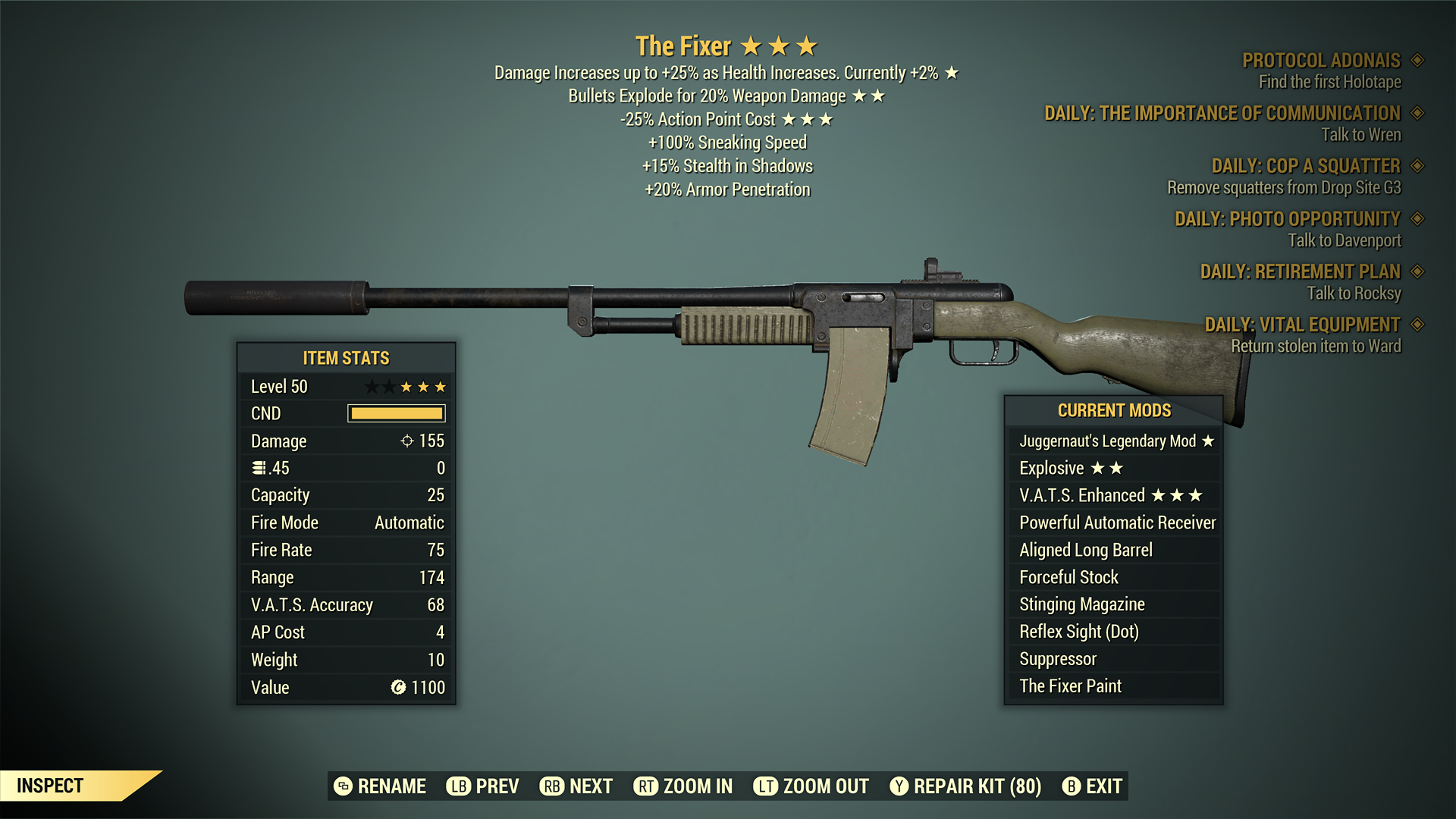This screenshot has height=819, width=1456.
Task: Click the crosshair icon beside Damage stat
Action: (x=407, y=441)
